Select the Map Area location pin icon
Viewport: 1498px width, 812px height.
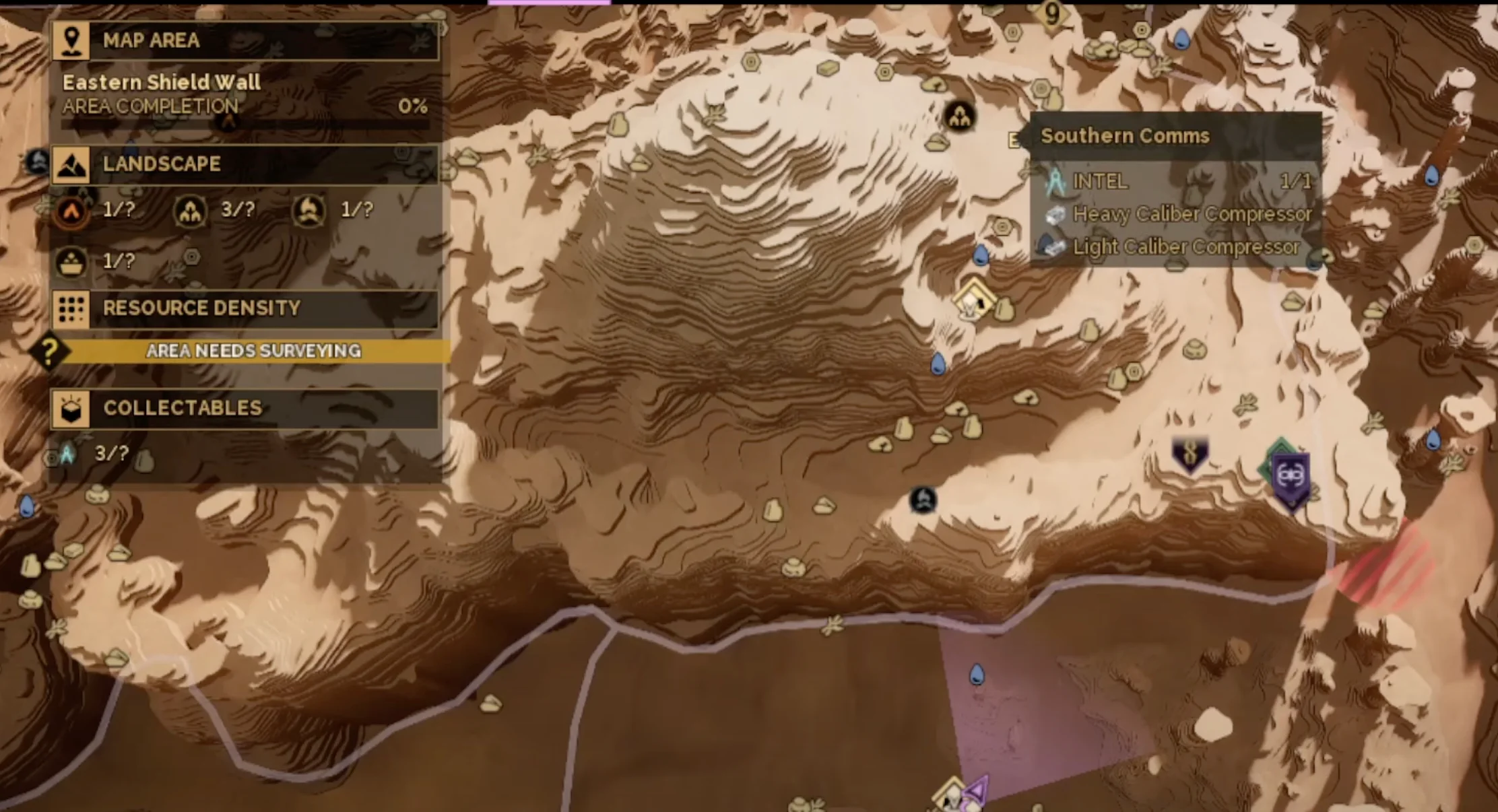72,40
